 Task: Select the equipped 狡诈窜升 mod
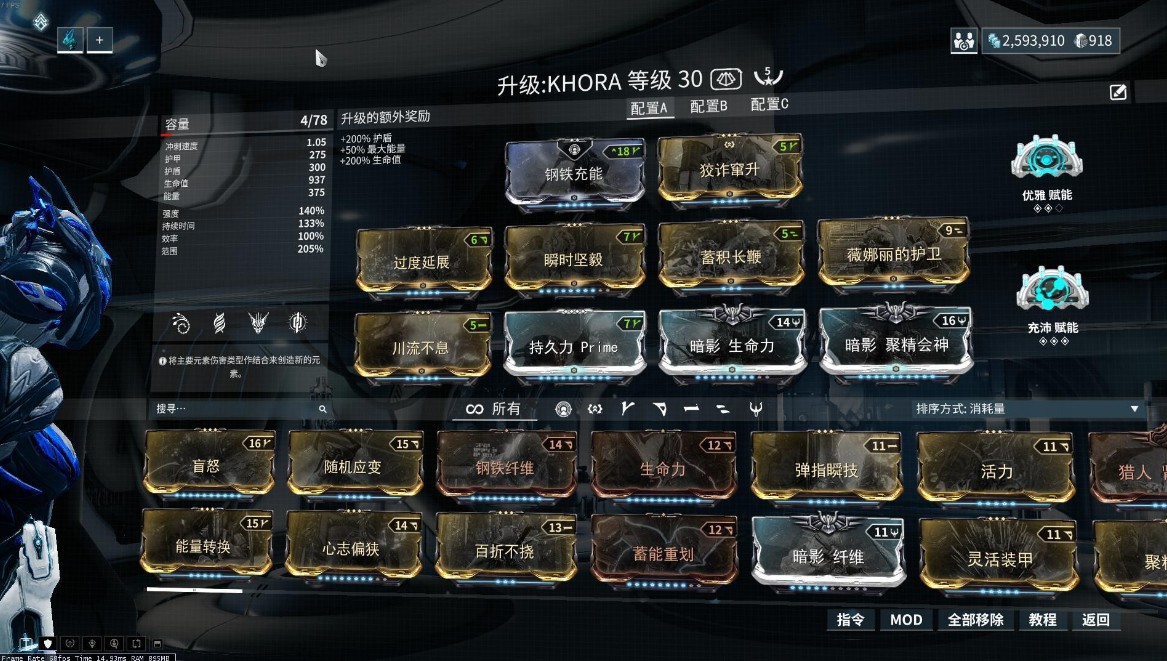[729, 170]
